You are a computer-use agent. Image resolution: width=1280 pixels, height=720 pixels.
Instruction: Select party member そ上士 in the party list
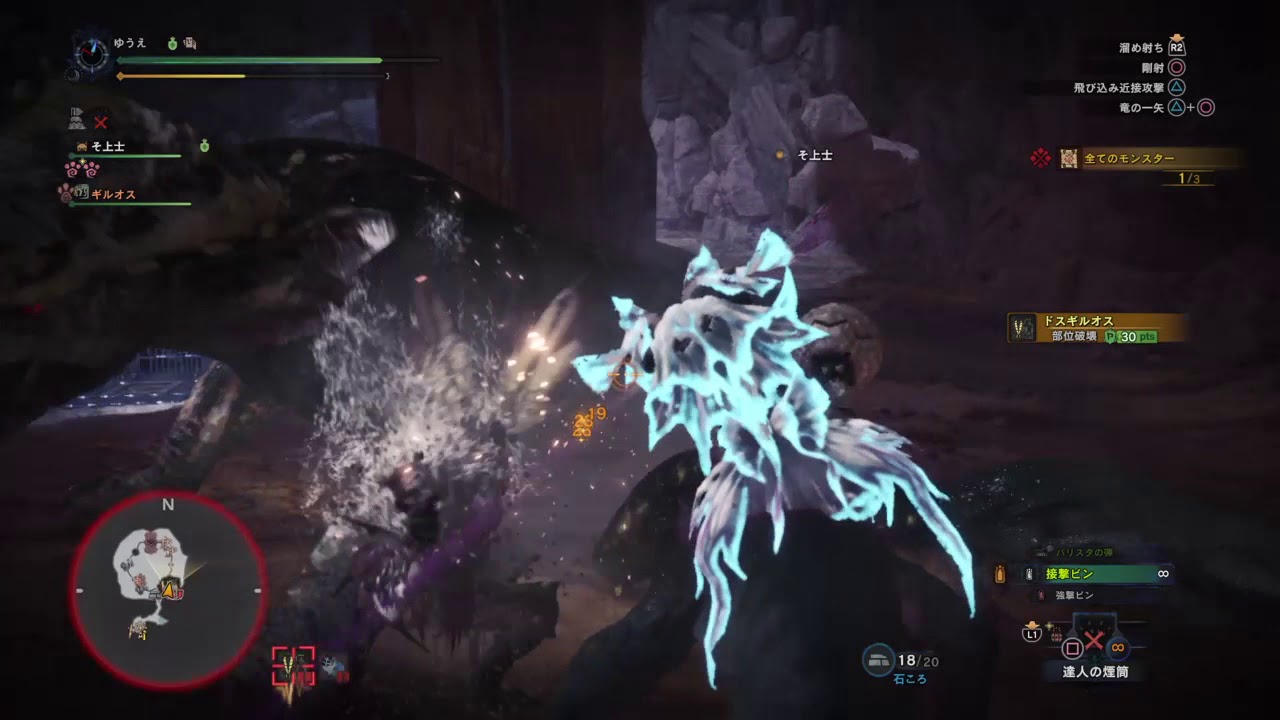pos(108,147)
